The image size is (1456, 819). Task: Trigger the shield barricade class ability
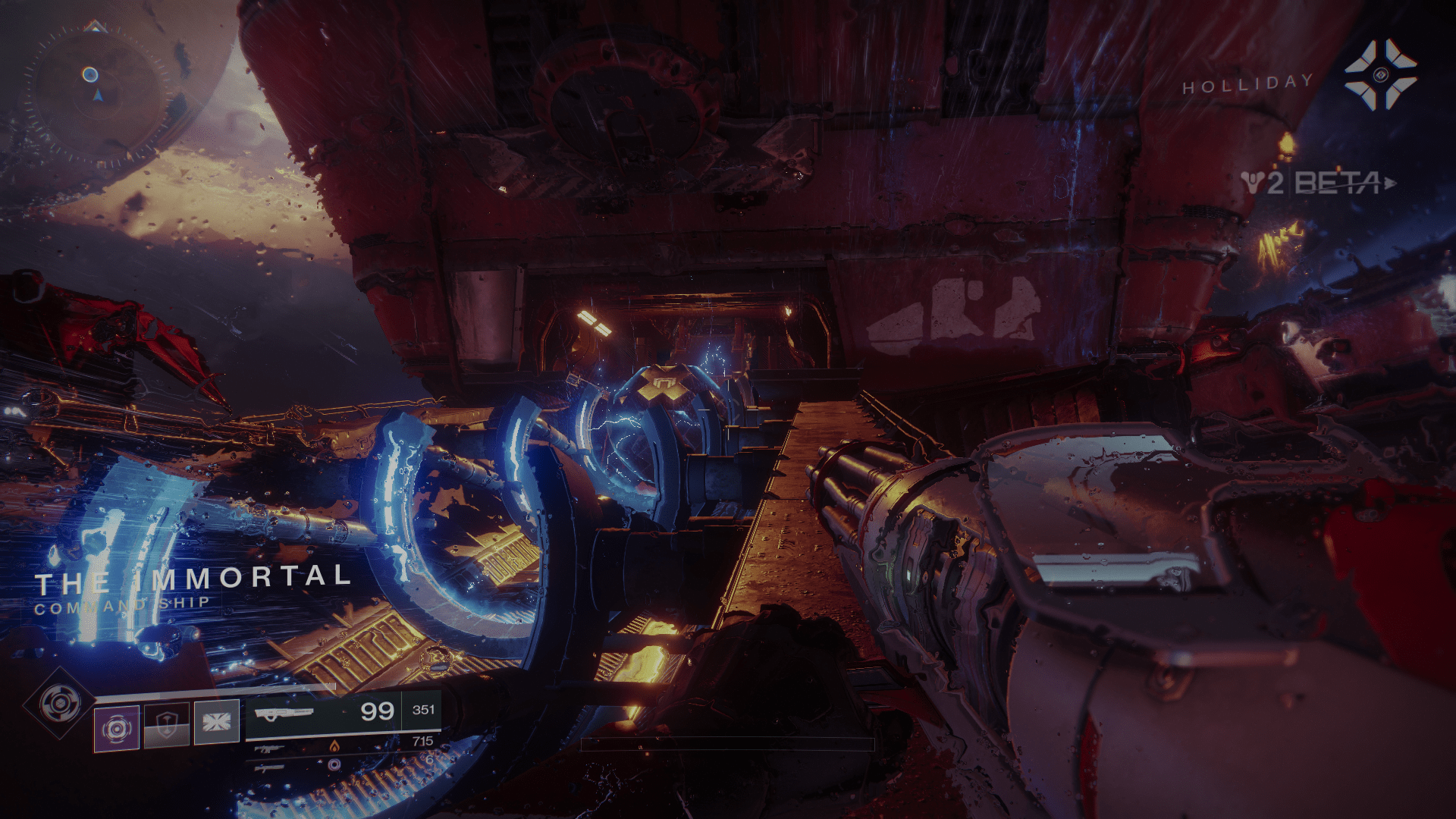click(x=166, y=726)
